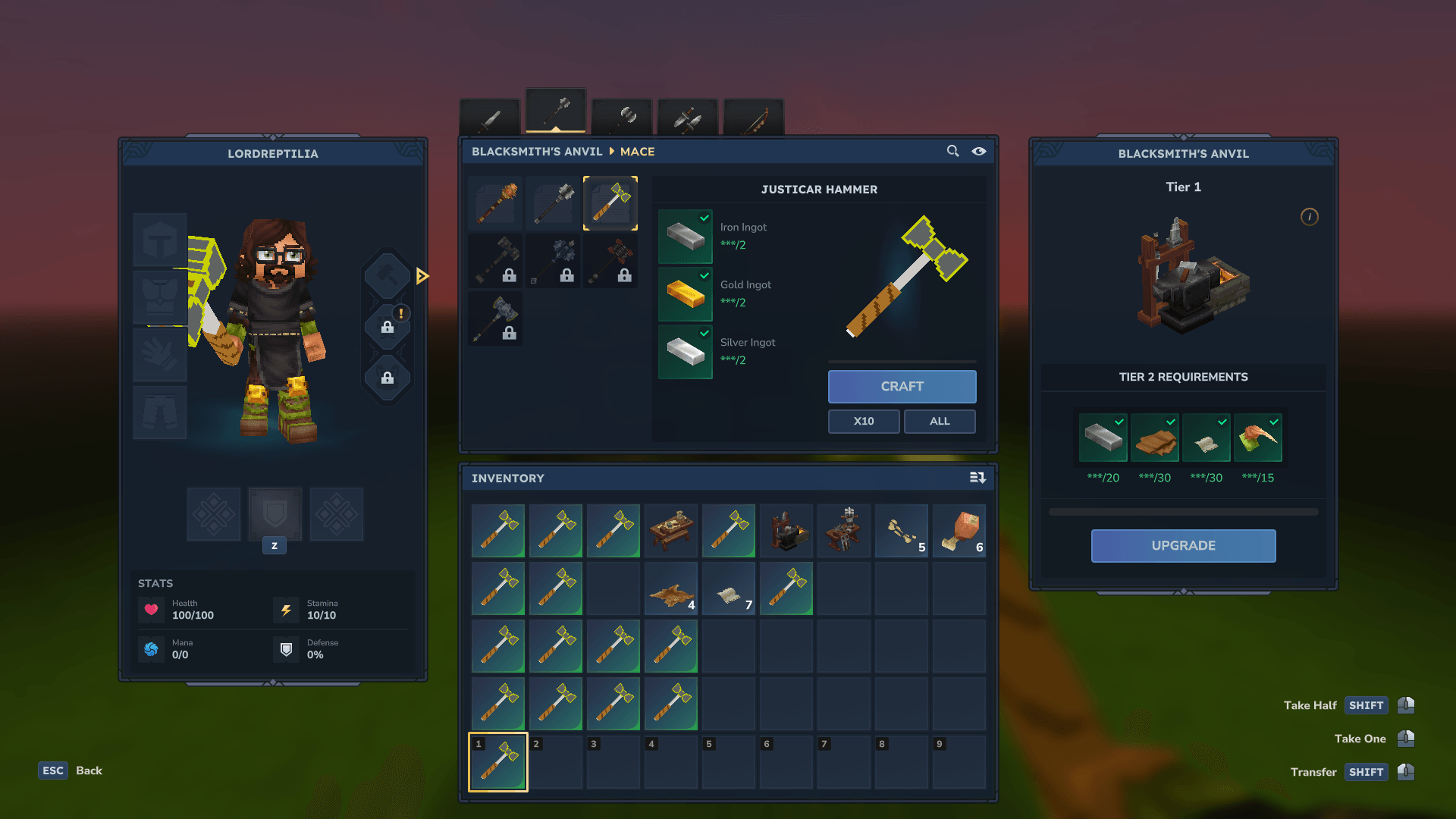Click the ALL craft button
1456x819 pixels.
click(x=940, y=421)
